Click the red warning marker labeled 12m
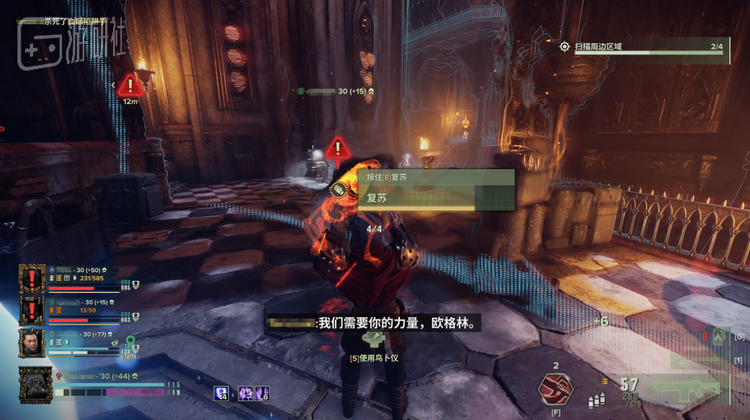The image size is (750, 420). [x=130, y=84]
